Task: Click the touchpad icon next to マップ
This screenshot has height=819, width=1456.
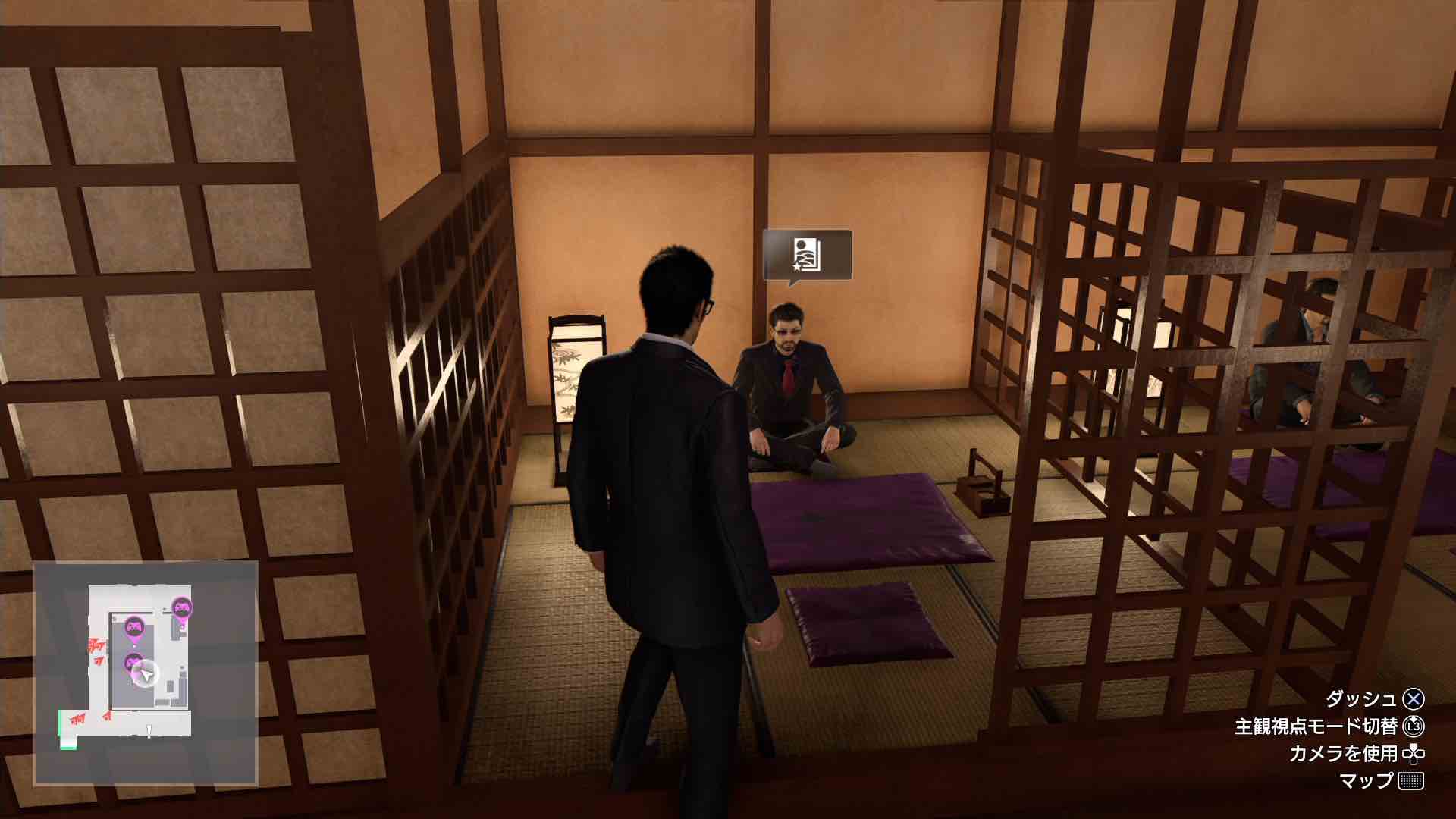Action: pos(1411,781)
